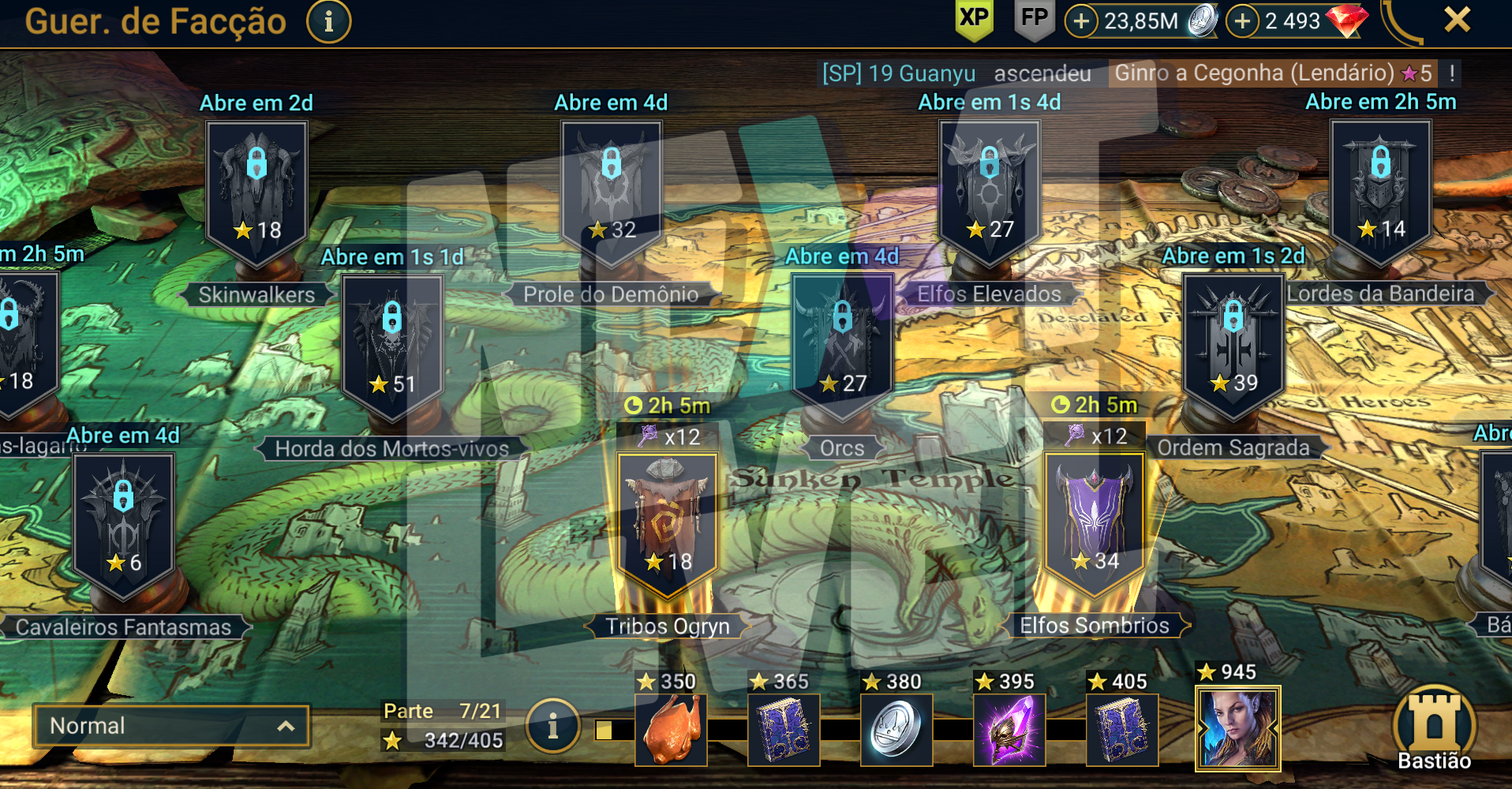The height and width of the screenshot is (789, 1512).
Task: Open the FP boost icon
Action: 1034,19
